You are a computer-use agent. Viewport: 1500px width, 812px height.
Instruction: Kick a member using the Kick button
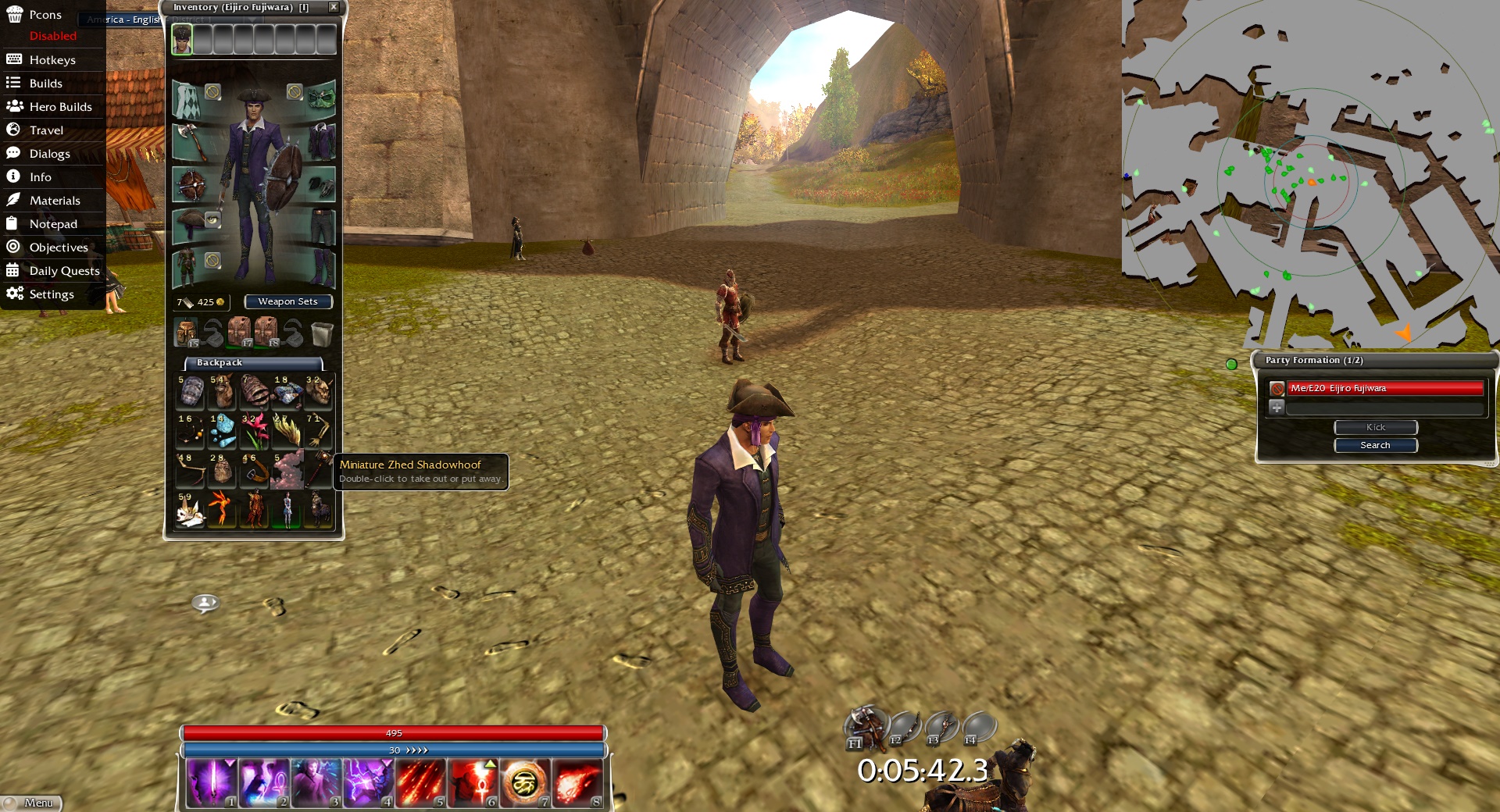click(x=1375, y=427)
